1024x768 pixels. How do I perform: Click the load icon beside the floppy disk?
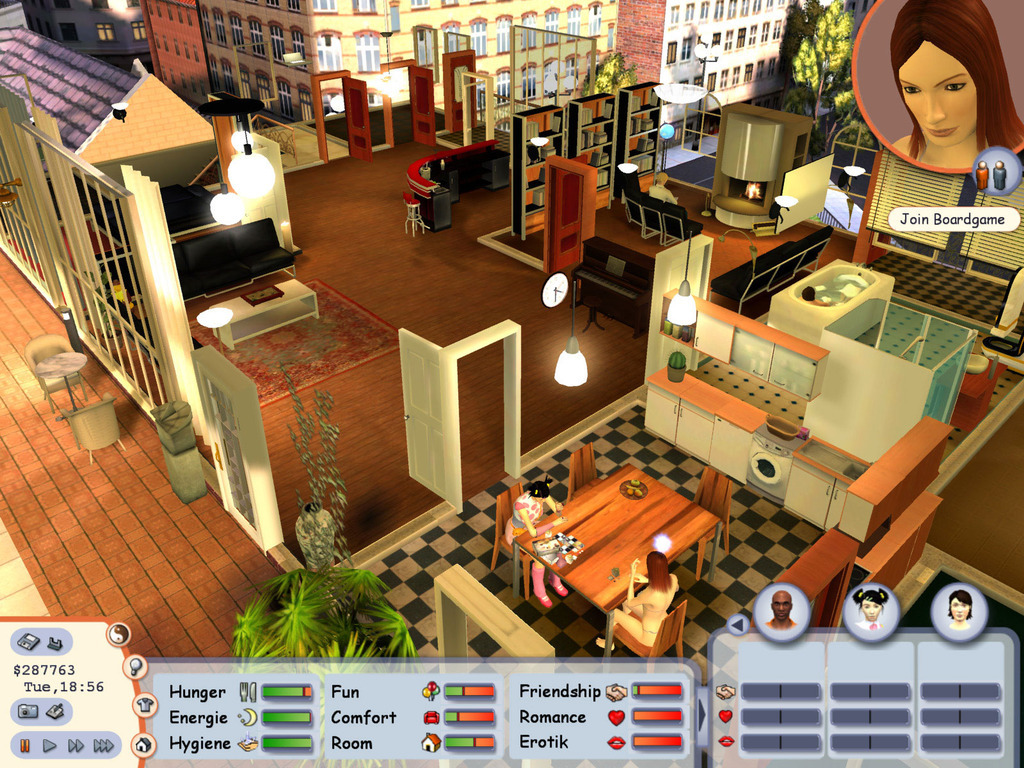[55, 641]
